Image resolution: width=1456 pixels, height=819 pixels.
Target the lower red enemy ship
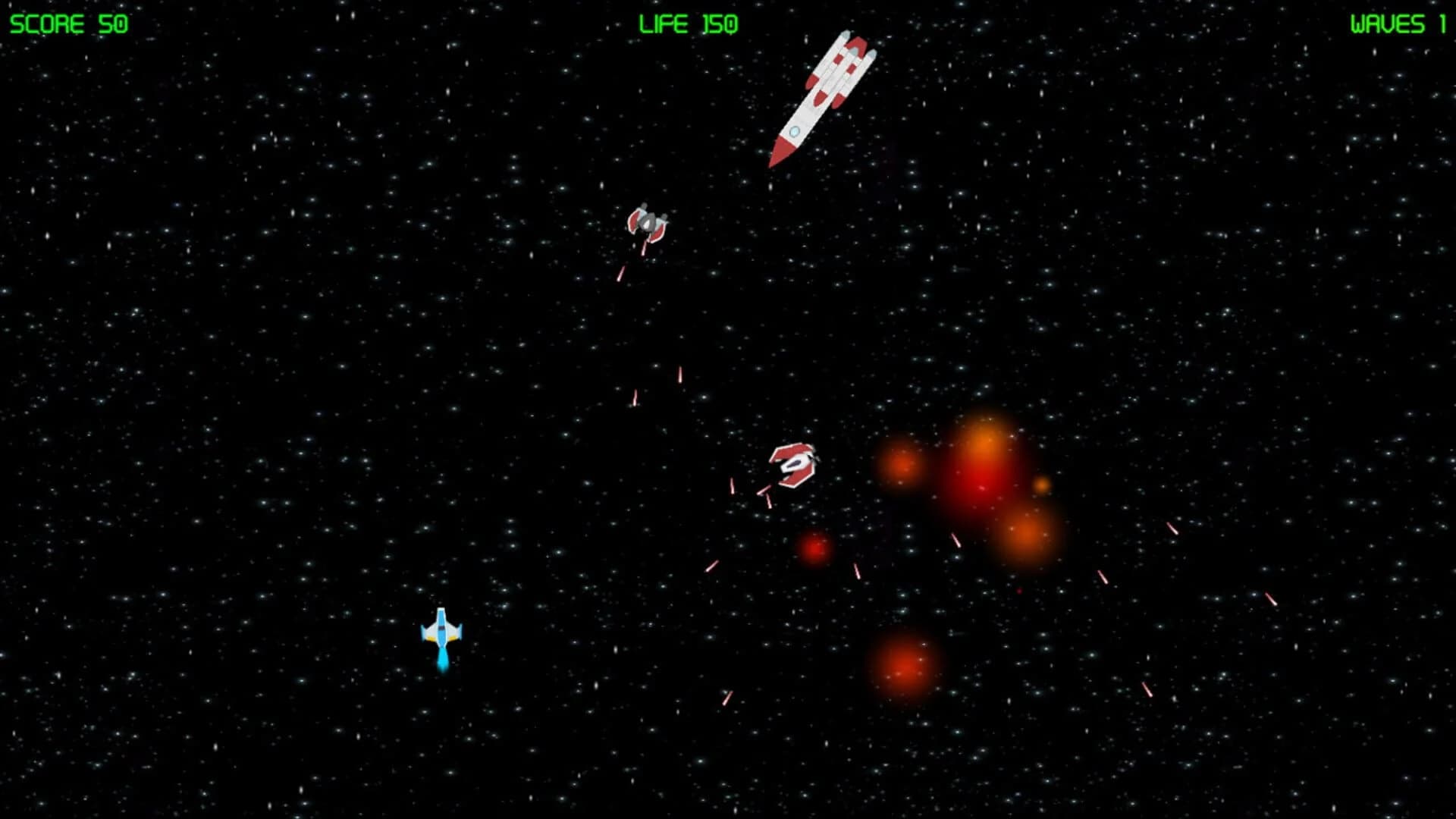[x=795, y=466]
